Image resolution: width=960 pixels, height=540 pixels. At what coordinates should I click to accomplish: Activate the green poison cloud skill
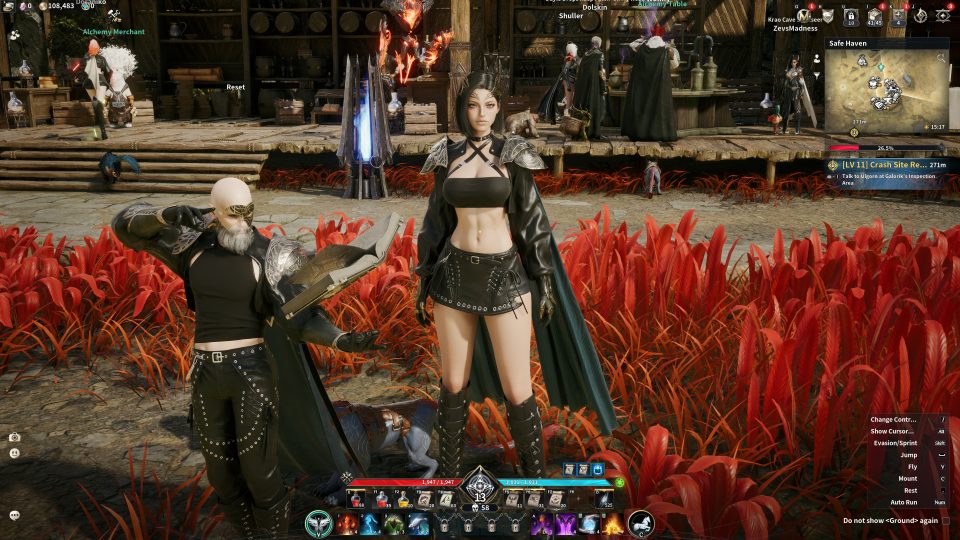[394, 524]
